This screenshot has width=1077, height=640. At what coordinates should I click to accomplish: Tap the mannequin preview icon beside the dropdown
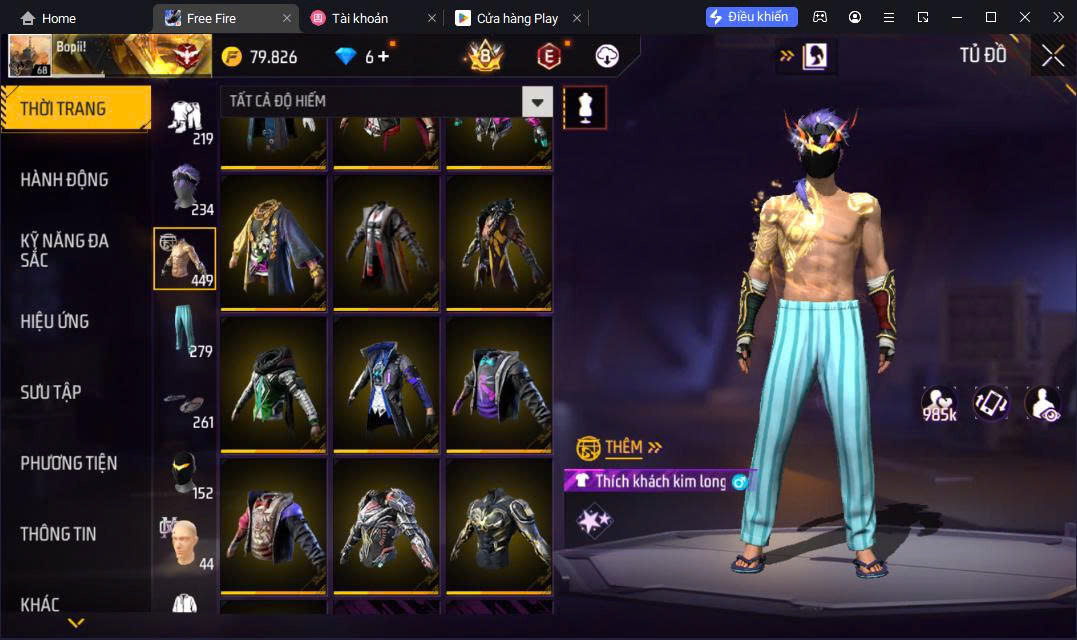(585, 107)
